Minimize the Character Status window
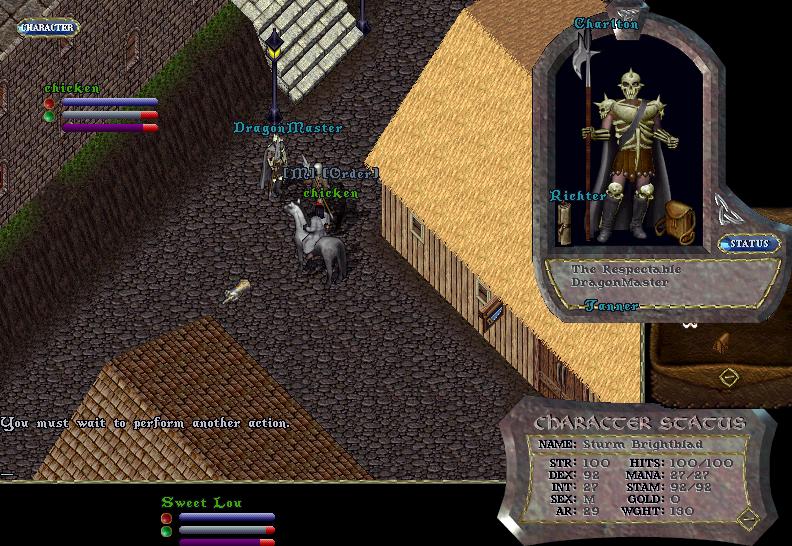The height and width of the screenshot is (546, 792). click(749, 518)
